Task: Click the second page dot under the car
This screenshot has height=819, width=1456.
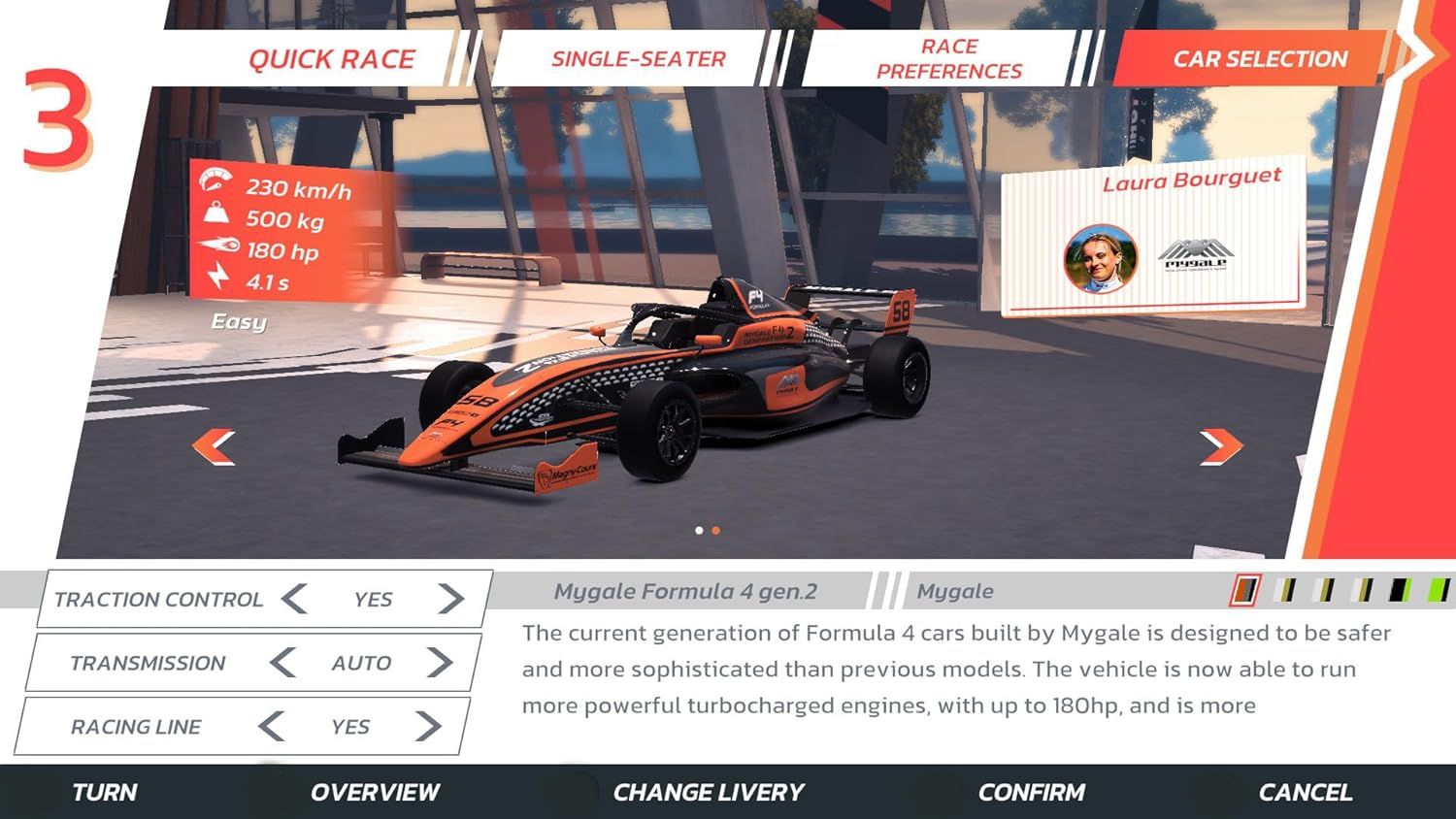Action: point(716,531)
